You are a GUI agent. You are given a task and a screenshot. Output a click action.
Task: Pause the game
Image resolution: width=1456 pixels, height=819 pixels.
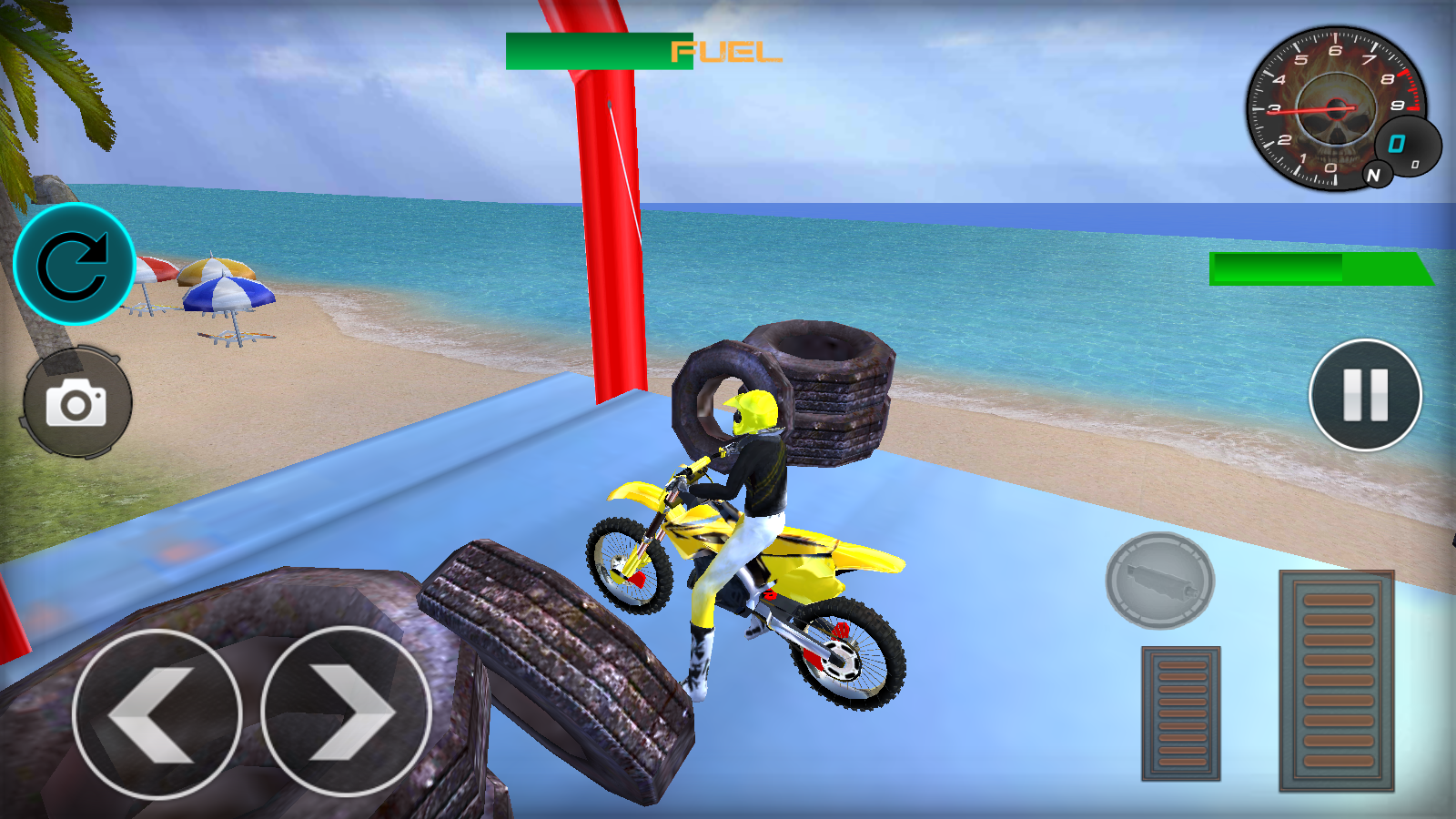(x=1365, y=395)
